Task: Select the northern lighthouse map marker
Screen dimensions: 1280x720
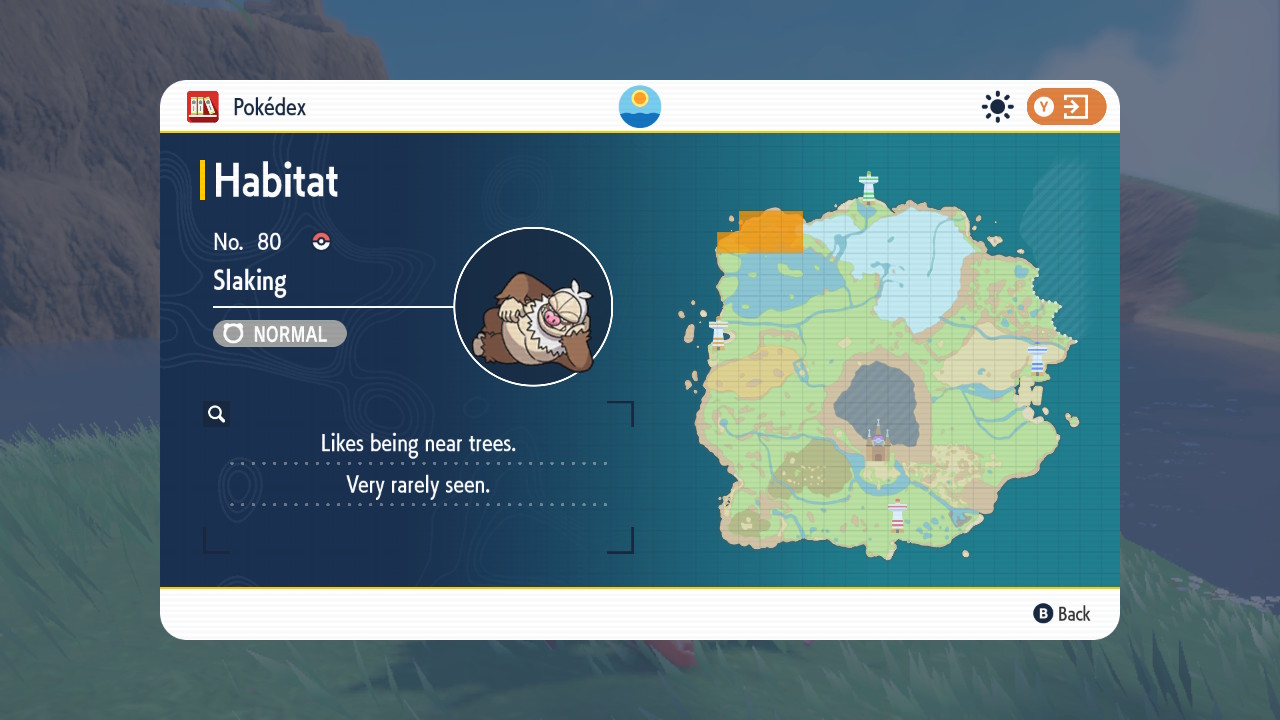Action: (x=869, y=185)
